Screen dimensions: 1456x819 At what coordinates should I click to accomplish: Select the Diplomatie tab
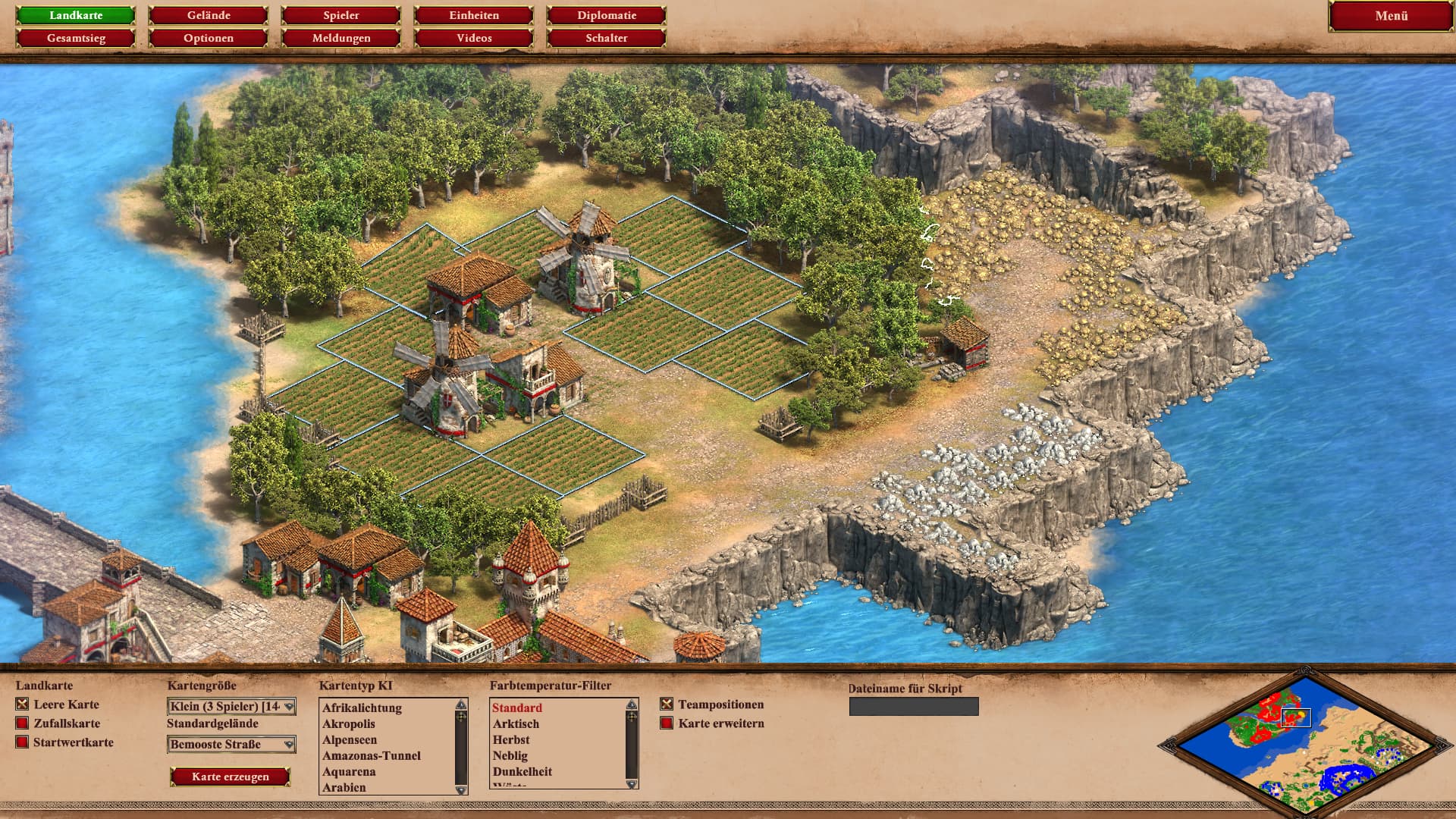pyautogui.click(x=607, y=15)
